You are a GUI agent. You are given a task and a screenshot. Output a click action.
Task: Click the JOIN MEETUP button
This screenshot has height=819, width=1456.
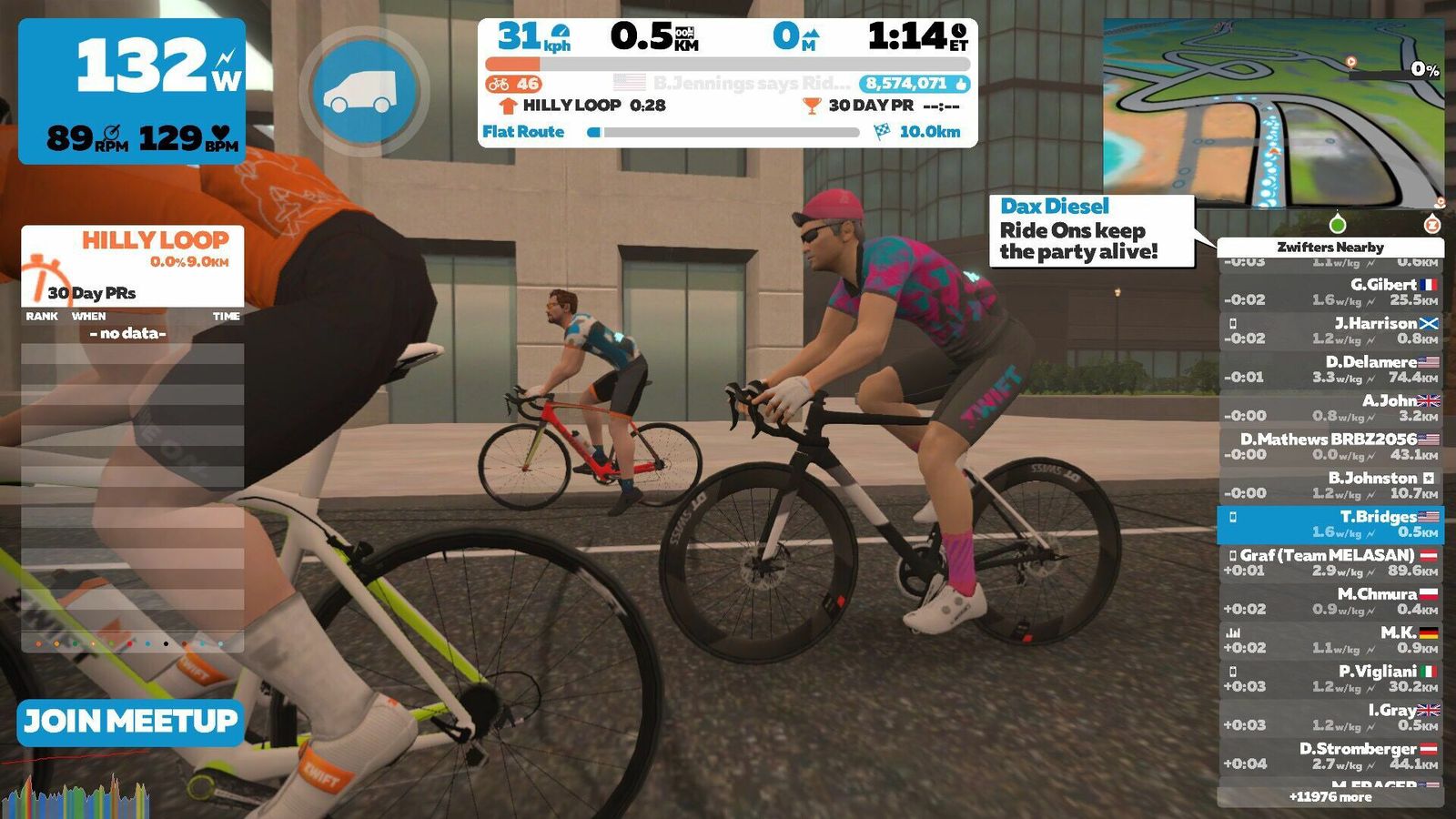pyautogui.click(x=130, y=723)
